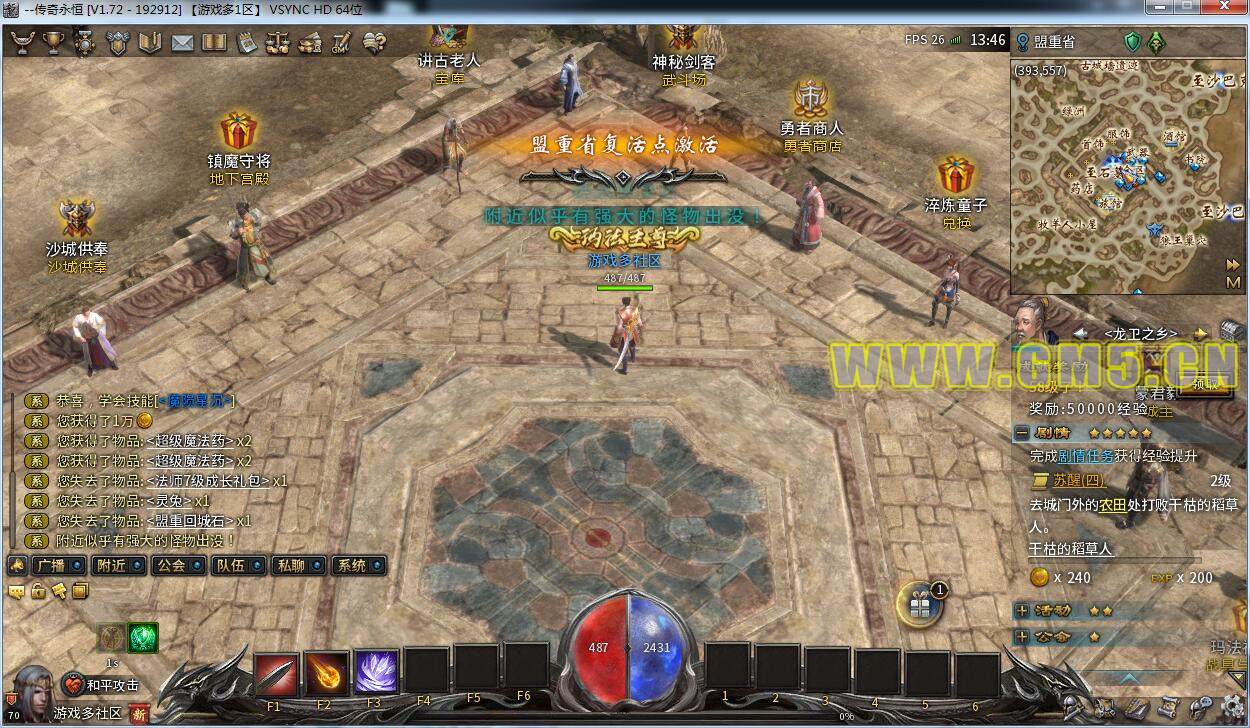
Task: Cast the F2 fireball skill
Action: click(x=326, y=673)
